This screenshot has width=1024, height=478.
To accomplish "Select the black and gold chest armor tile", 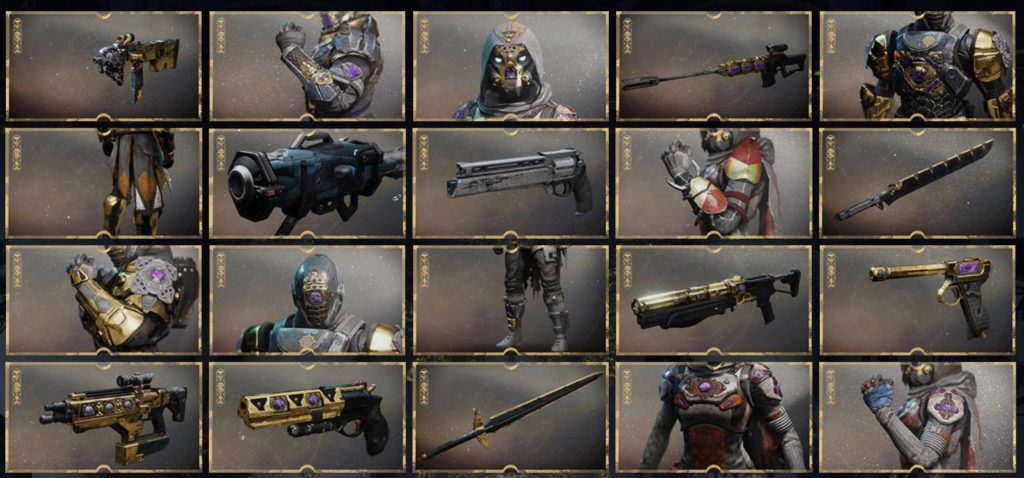I will pyautogui.click(x=917, y=66).
